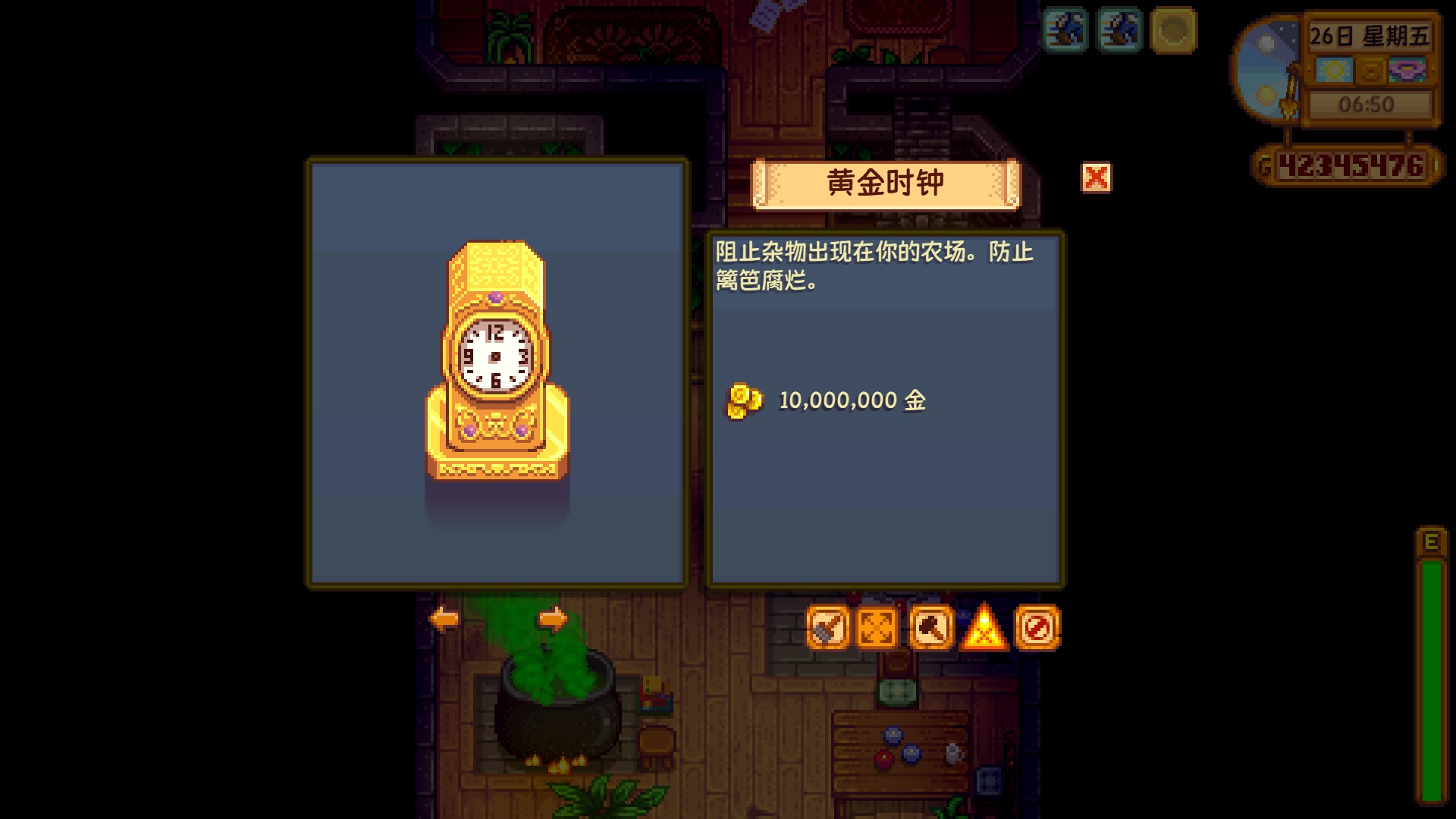Image resolution: width=1456 pixels, height=819 pixels.
Task: Click the 黄金时钟 title banner
Action: (x=885, y=182)
